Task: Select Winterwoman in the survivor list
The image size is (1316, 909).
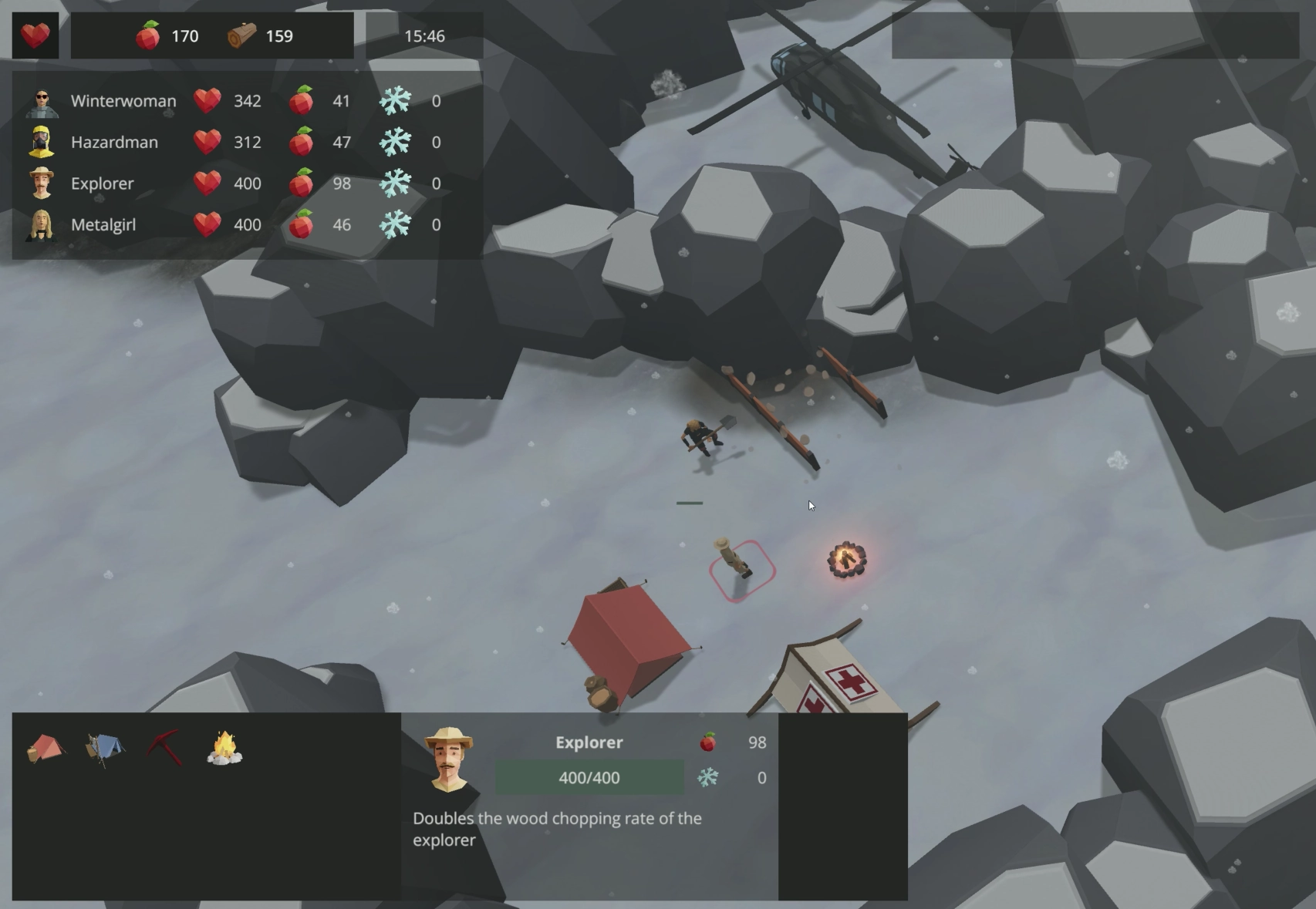Action: 123,101
